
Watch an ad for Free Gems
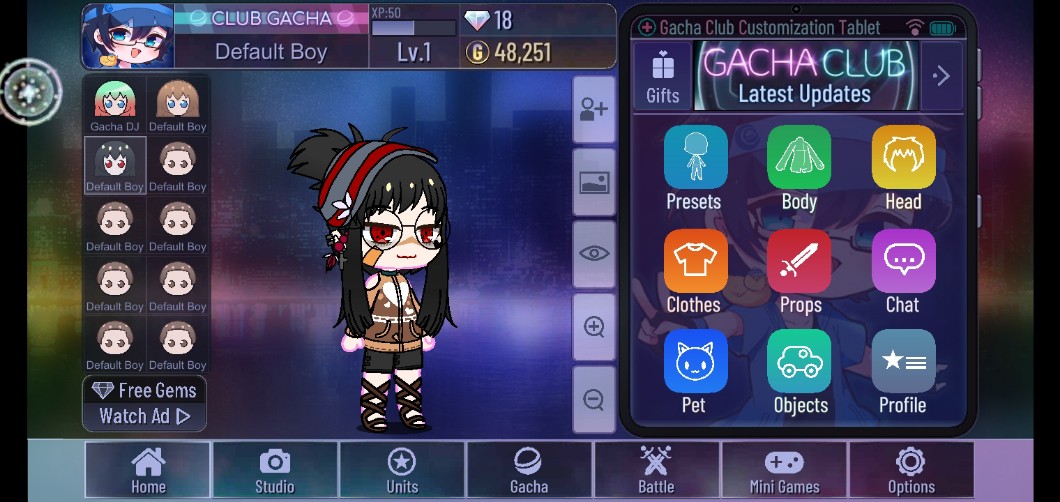145,404
